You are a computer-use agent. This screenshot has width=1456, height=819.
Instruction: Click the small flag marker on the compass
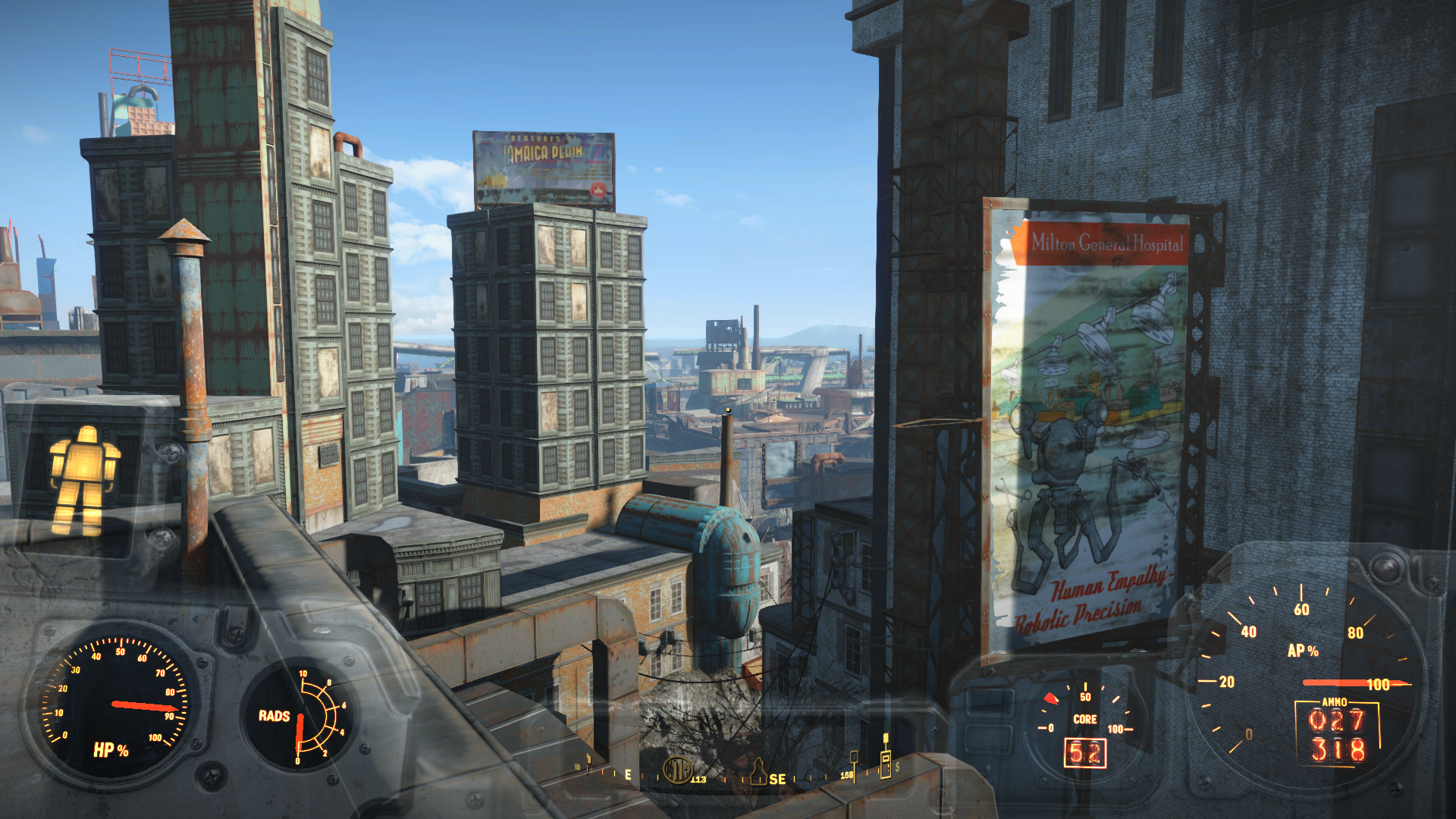click(588, 763)
